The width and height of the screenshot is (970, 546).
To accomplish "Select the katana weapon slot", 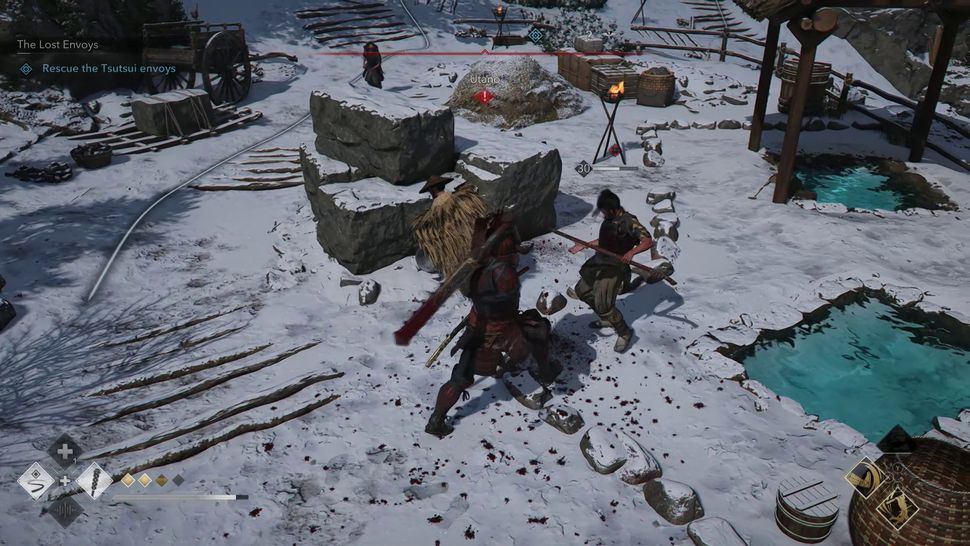I will point(36,481).
